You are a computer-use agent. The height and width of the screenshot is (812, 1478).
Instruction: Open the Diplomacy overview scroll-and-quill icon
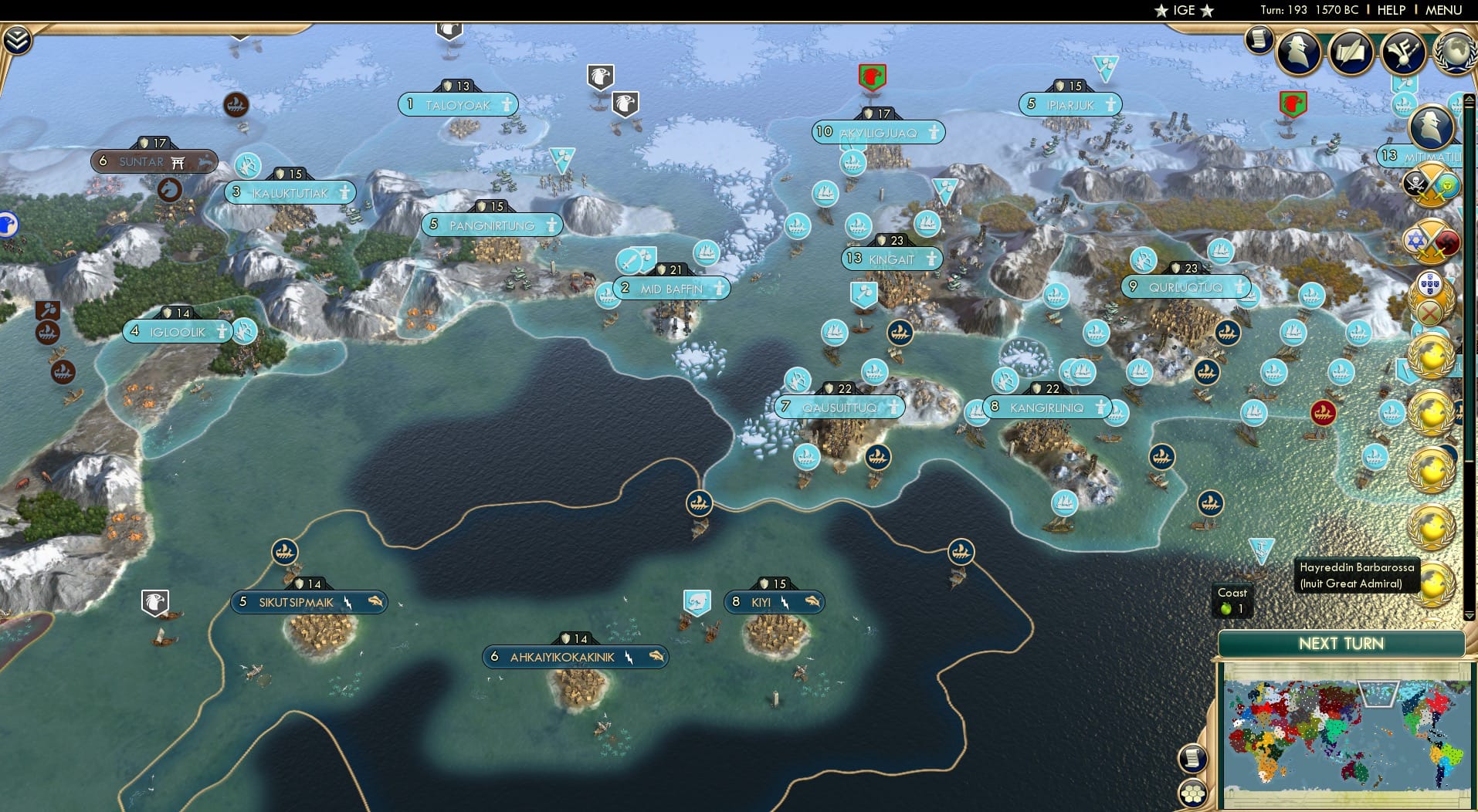1351,52
